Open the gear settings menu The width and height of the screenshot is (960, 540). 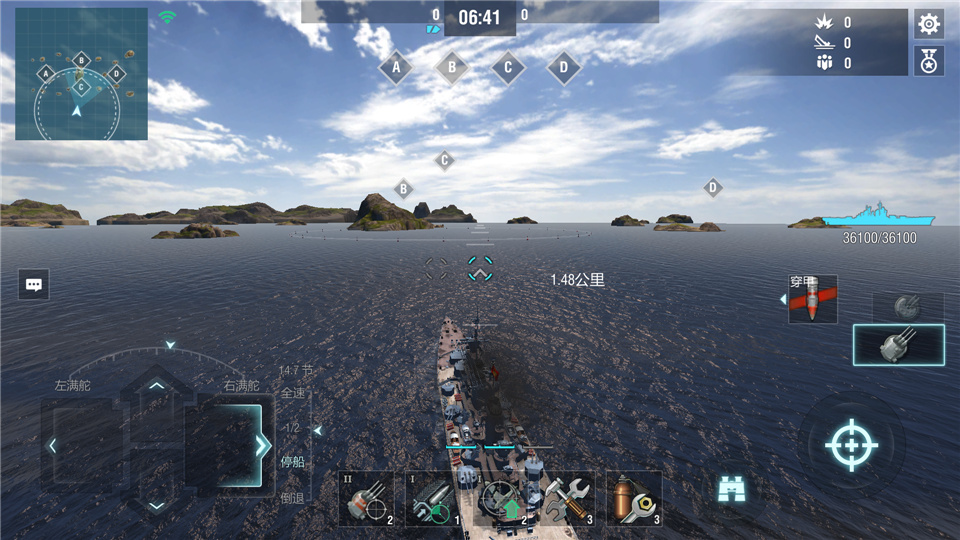coord(928,24)
